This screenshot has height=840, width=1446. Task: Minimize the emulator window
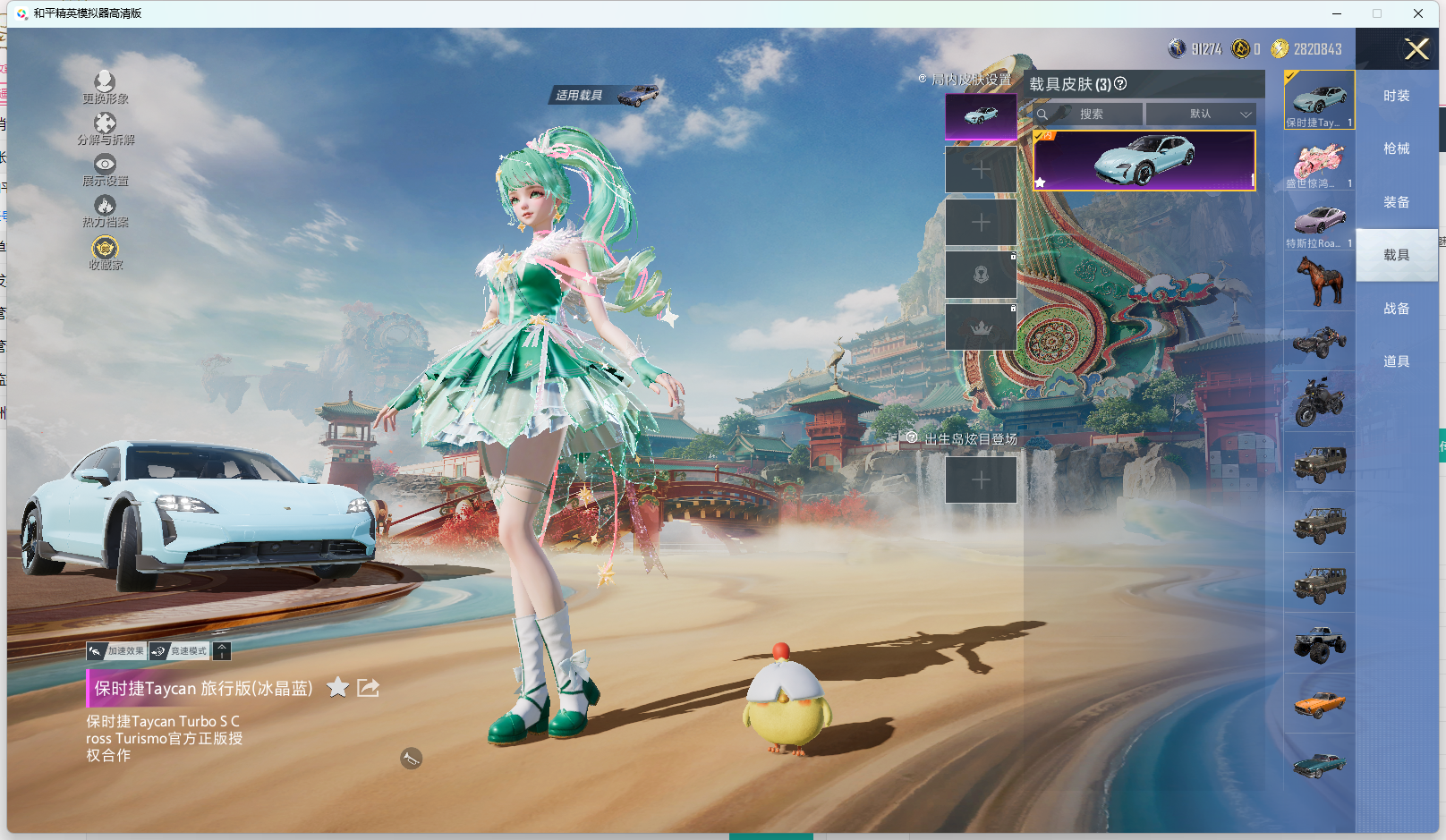click(1337, 13)
